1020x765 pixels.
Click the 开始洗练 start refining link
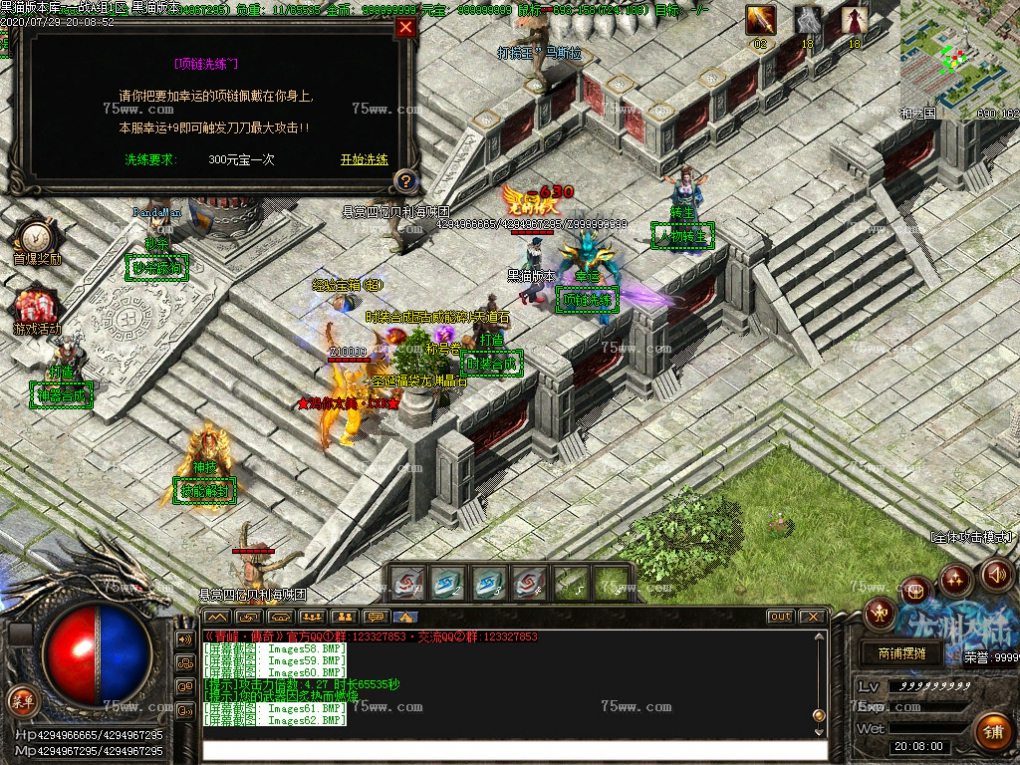click(x=363, y=159)
